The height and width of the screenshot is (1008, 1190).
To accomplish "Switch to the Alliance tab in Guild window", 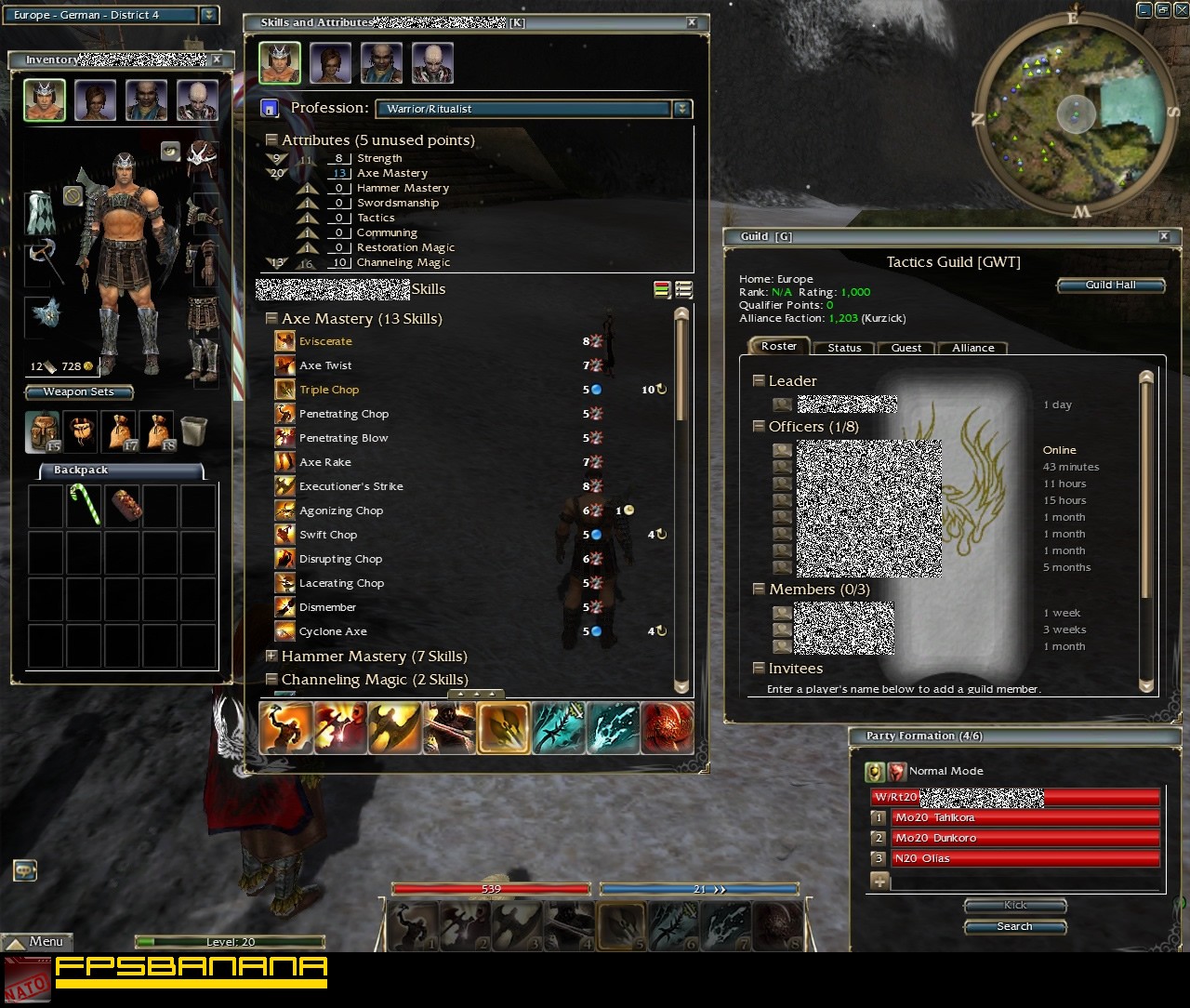I will [972, 348].
